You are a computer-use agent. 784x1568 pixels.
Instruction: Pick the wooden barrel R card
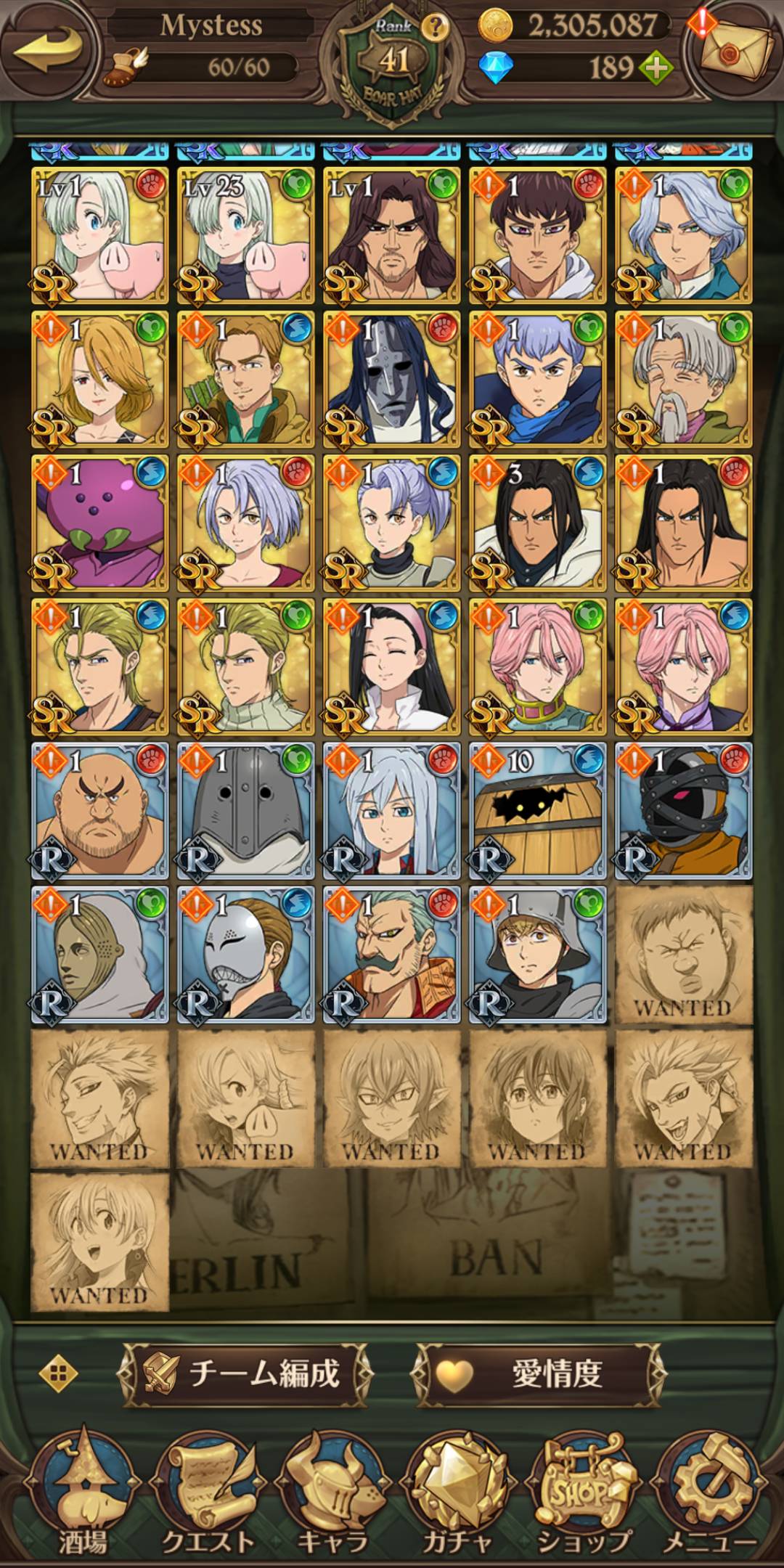point(537,810)
